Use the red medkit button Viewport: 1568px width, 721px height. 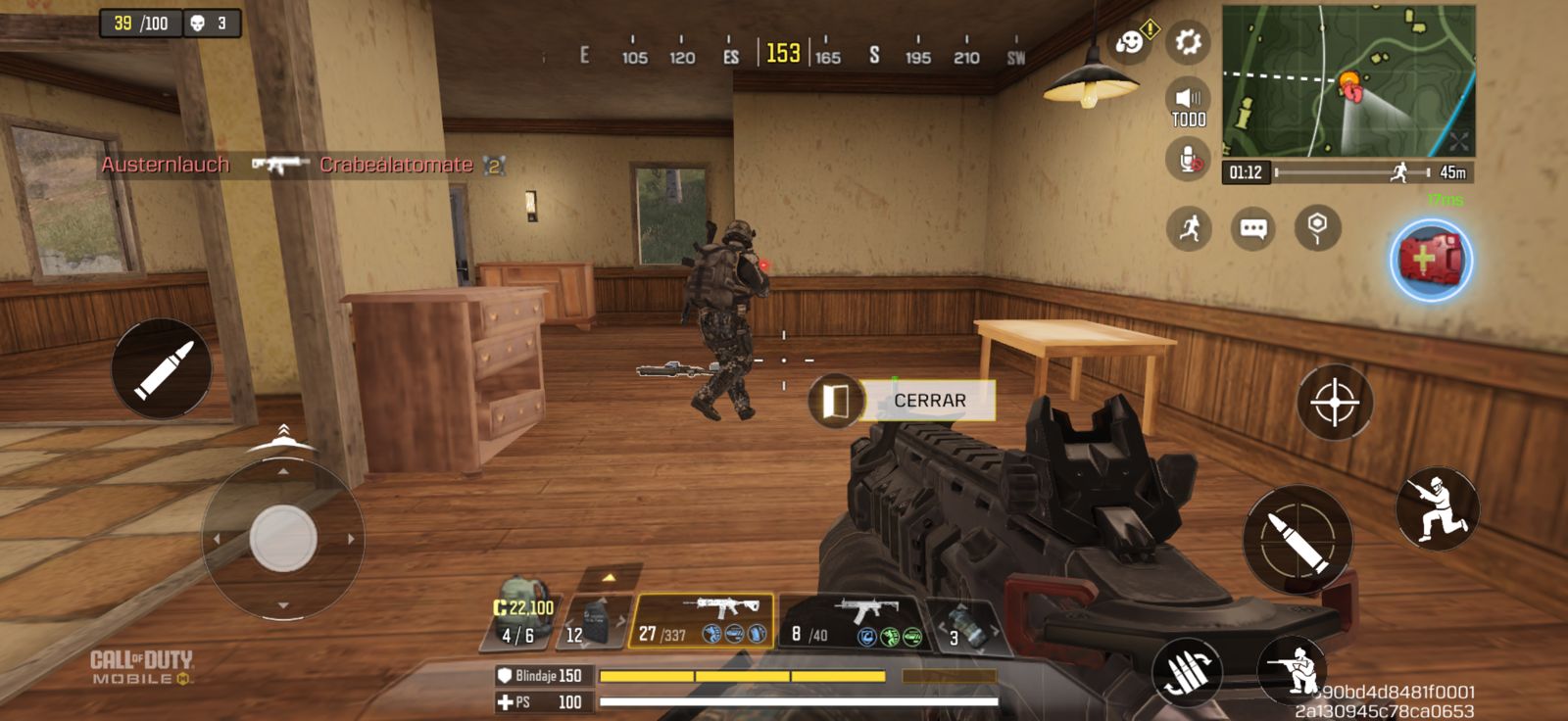click(1431, 261)
